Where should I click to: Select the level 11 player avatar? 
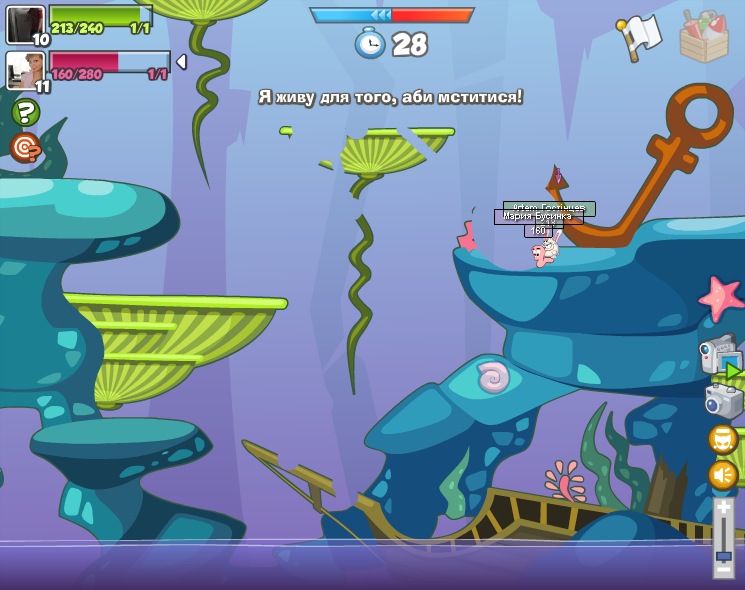coord(25,71)
